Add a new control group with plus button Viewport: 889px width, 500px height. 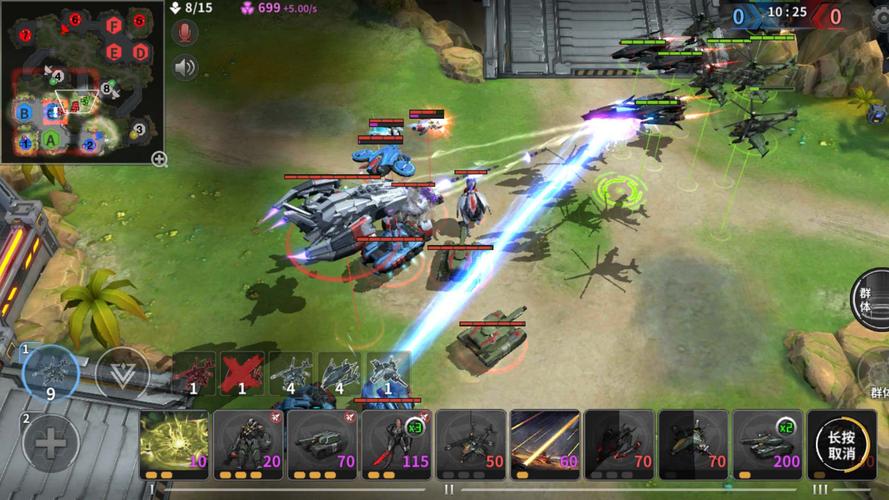click(x=50, y=441)
